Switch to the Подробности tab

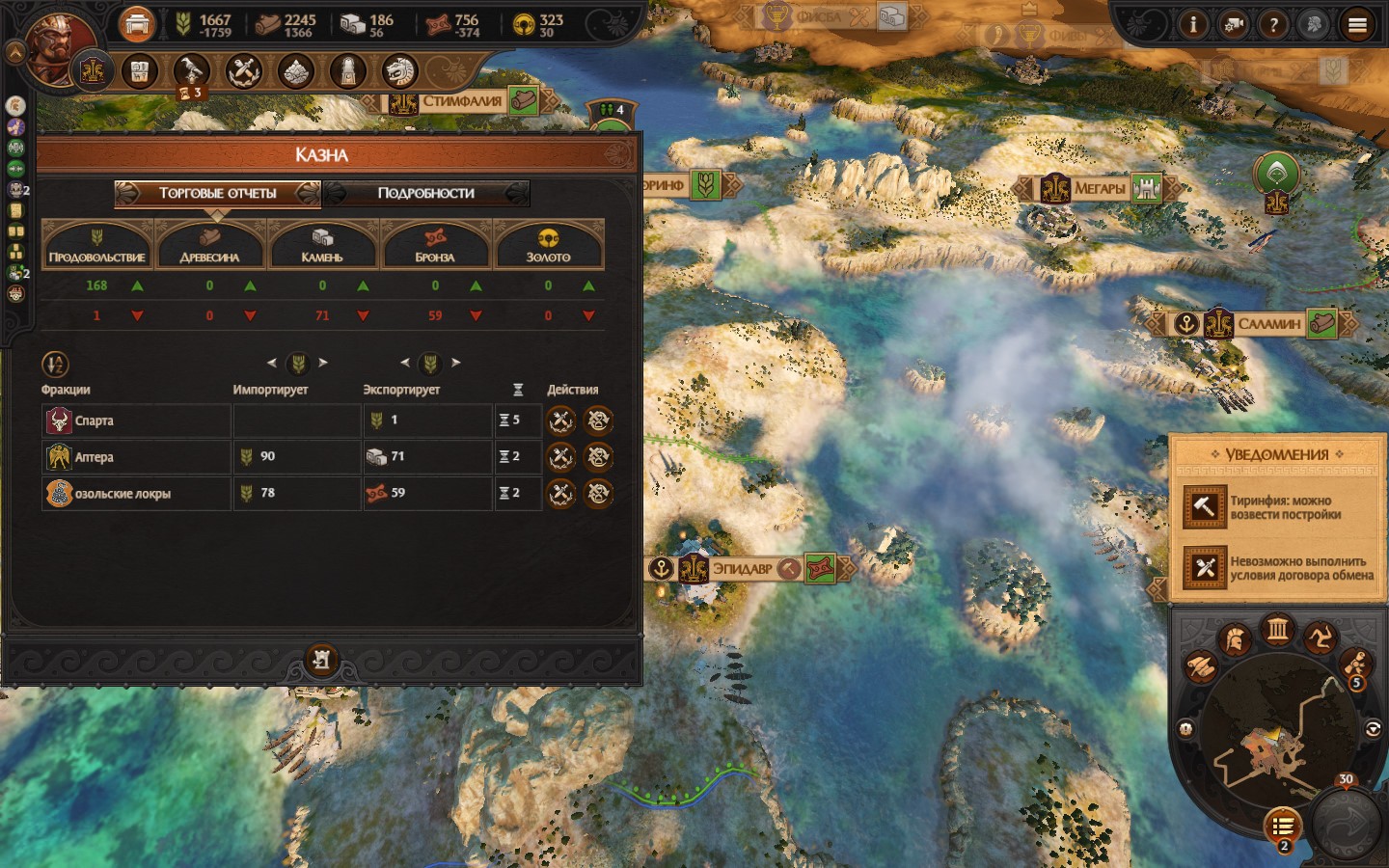pos(425,193)
